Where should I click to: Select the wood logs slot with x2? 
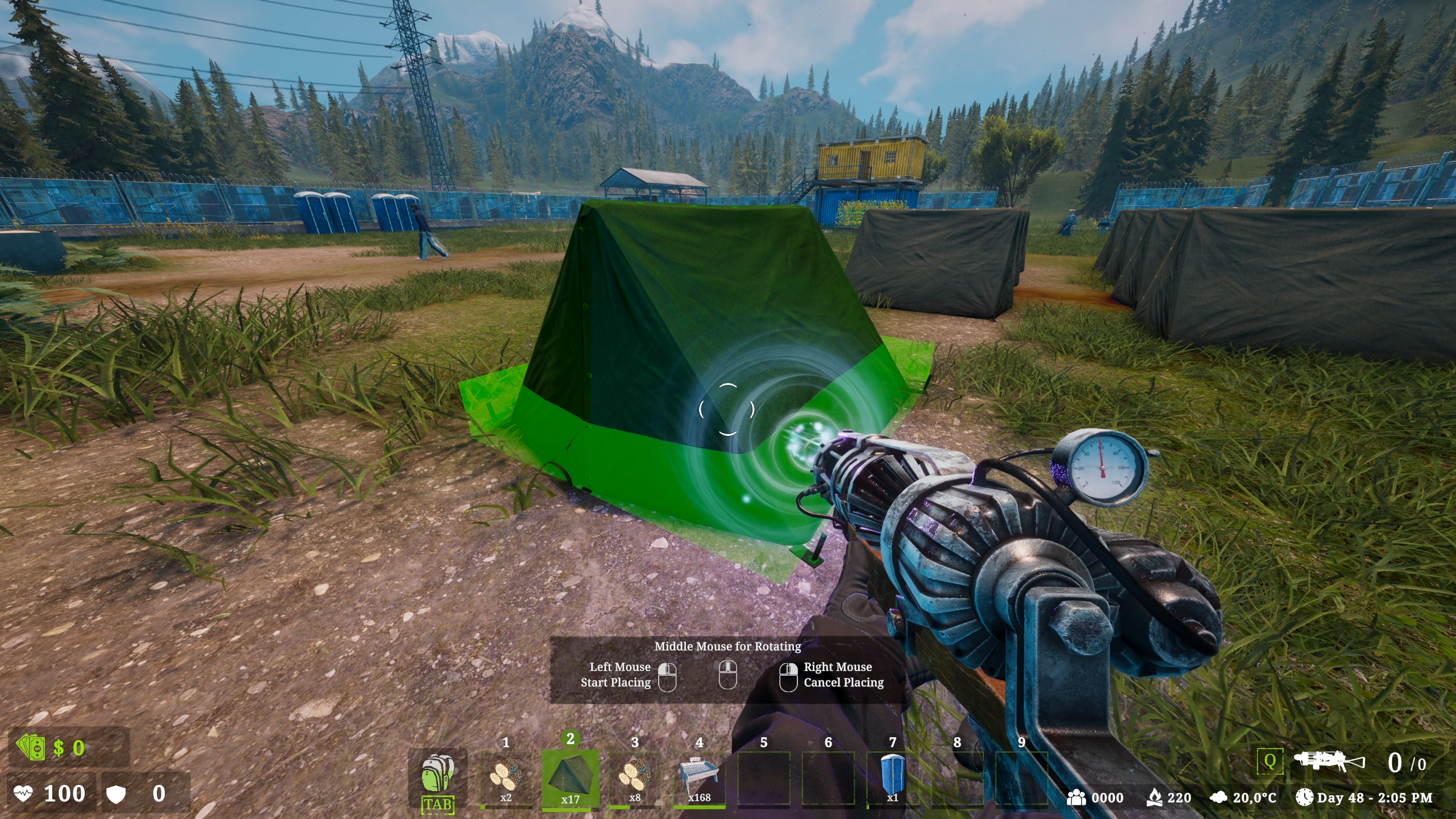pyautogui.click(x=506, y=777)
